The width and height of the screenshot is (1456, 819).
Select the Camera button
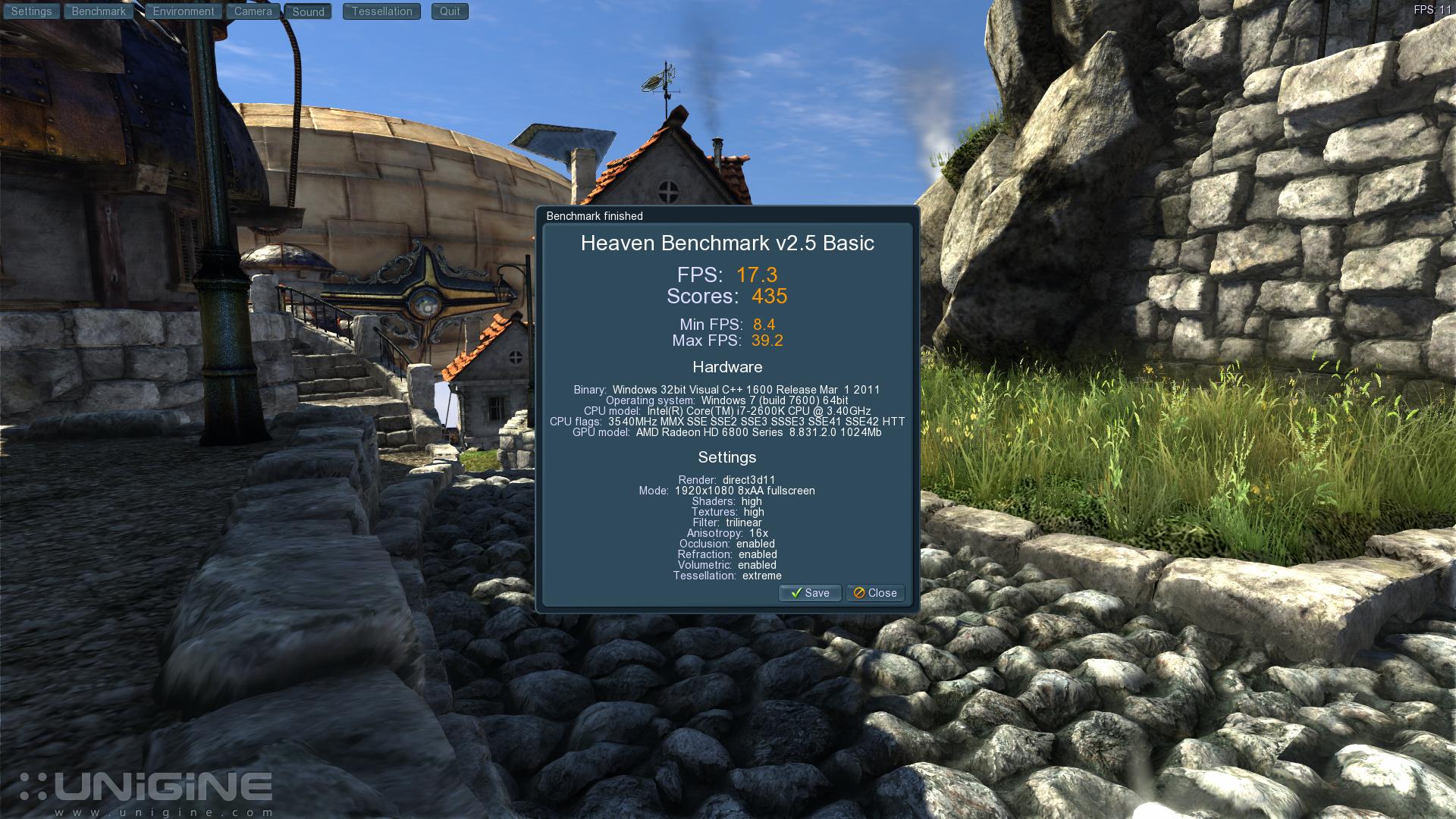253,11
